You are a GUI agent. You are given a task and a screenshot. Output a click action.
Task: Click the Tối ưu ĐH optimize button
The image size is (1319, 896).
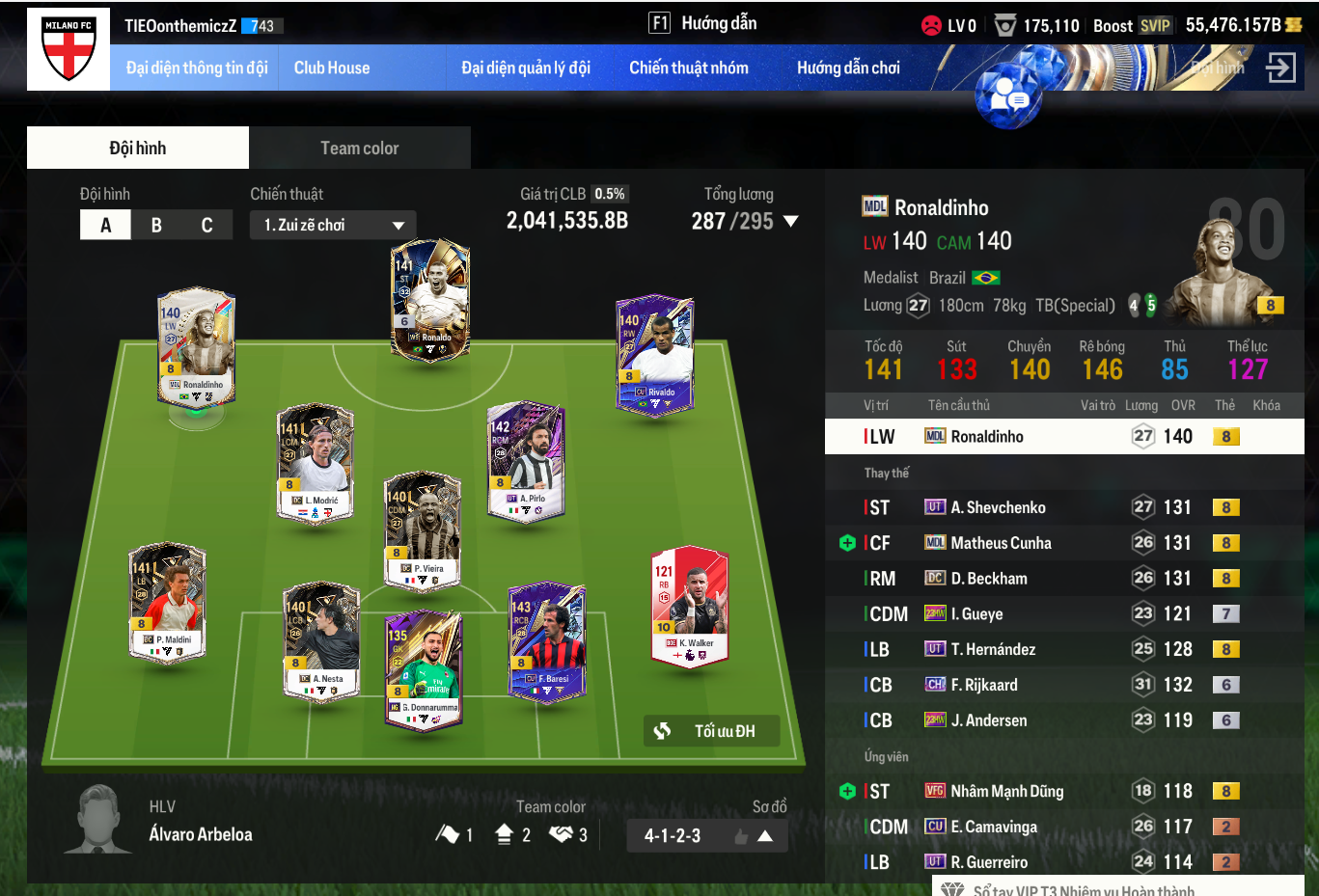711,731
